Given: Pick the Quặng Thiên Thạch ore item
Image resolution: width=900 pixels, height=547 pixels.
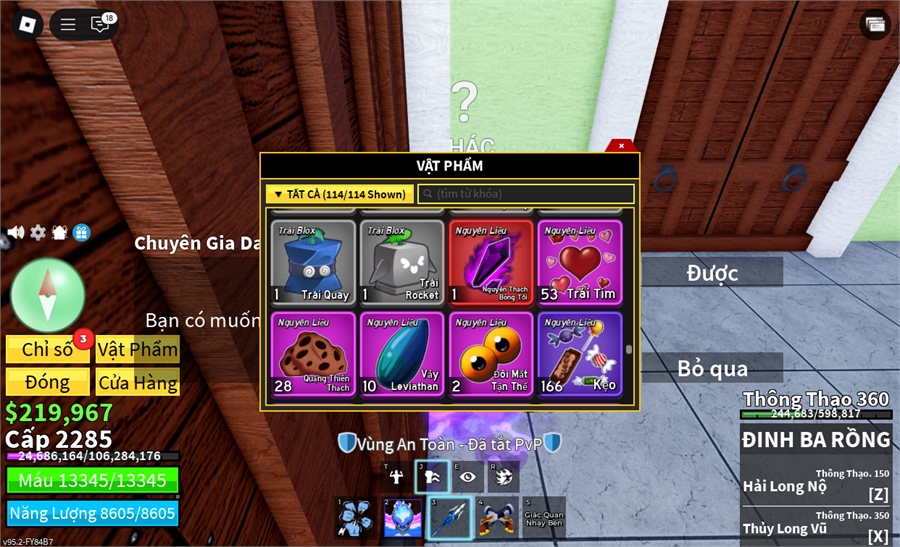Looking at the screenshot, I should tap(313, 353).
